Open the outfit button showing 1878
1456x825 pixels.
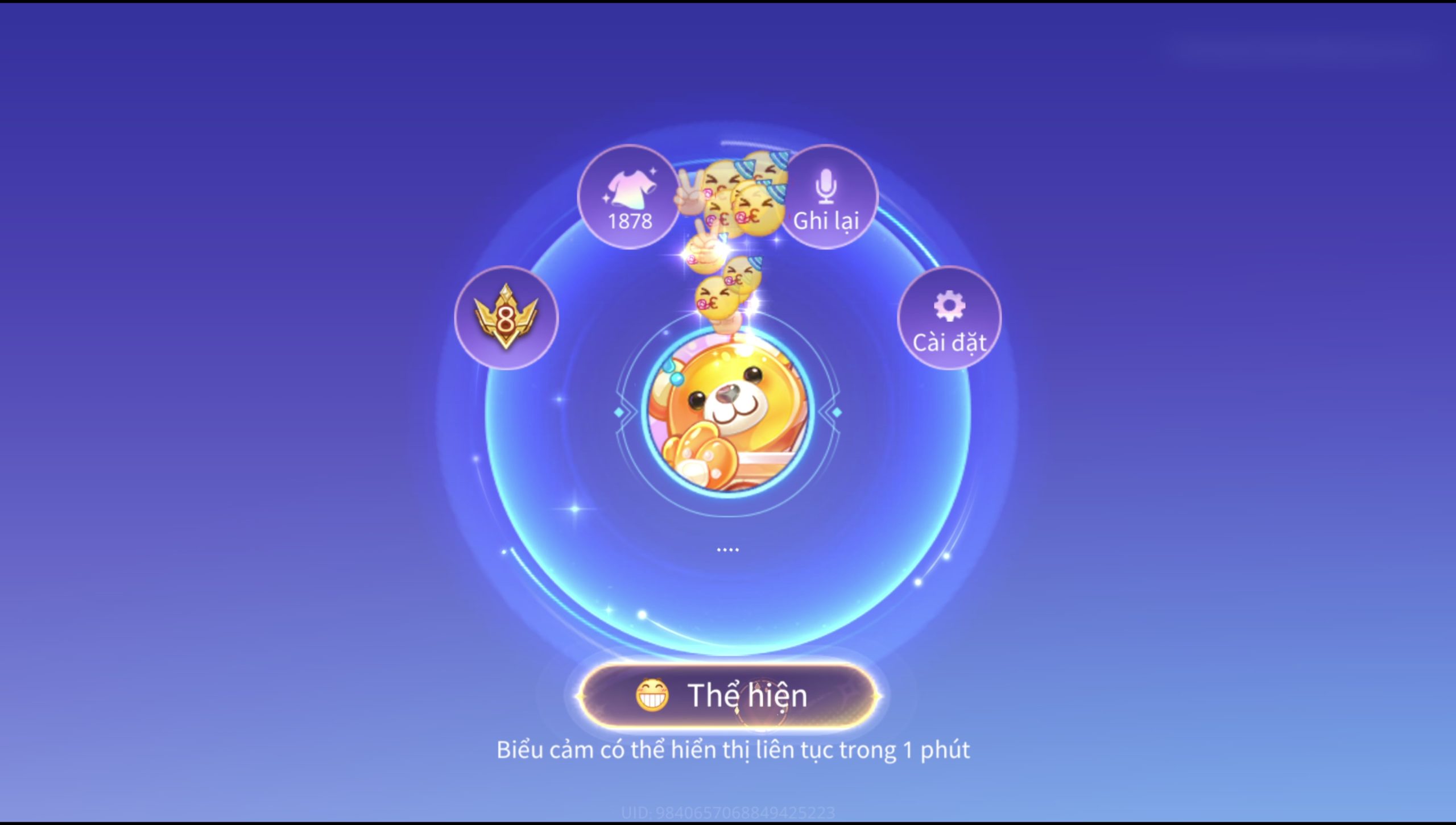click(628, 197)
